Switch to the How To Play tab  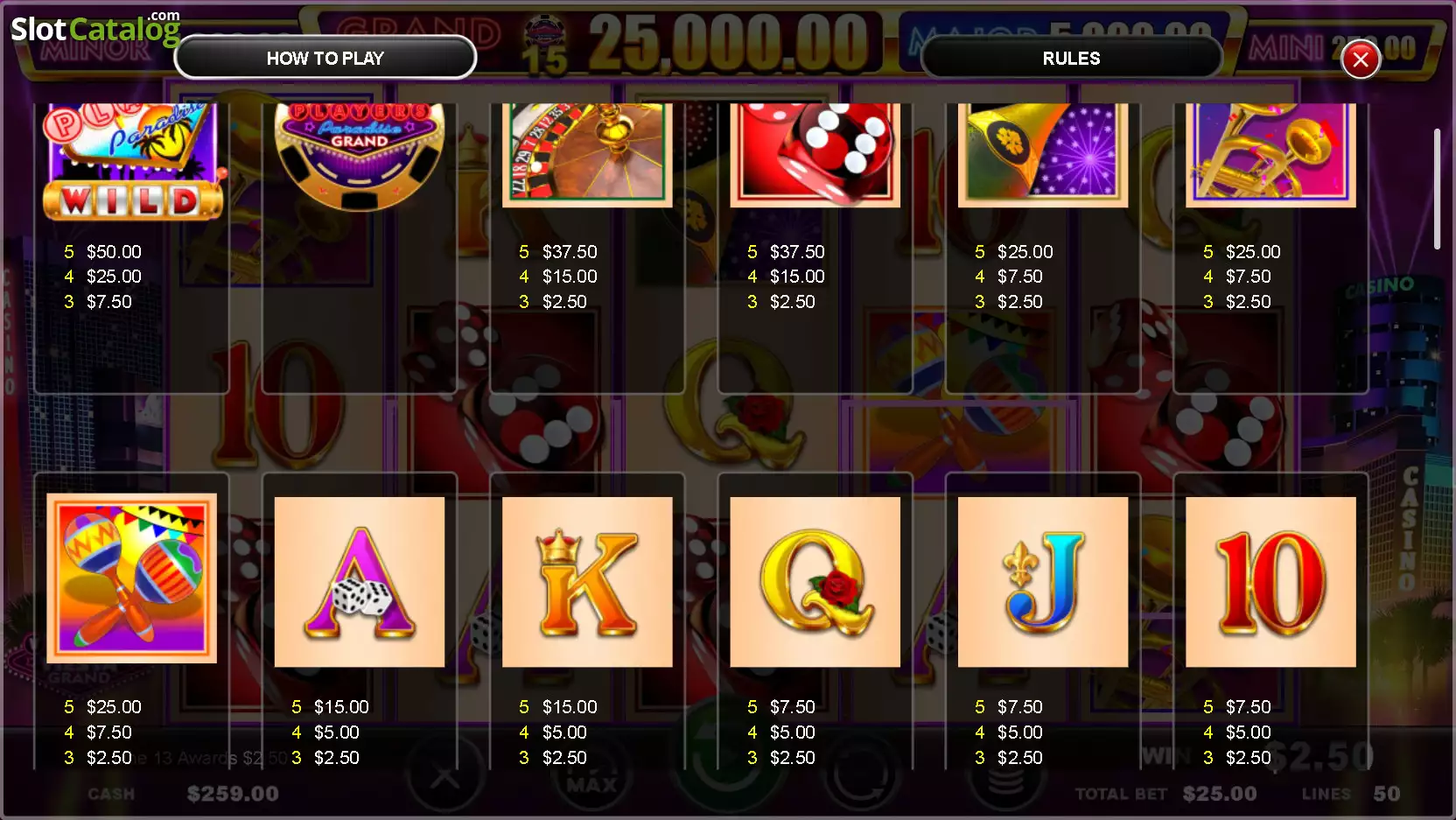coord(325,59)
